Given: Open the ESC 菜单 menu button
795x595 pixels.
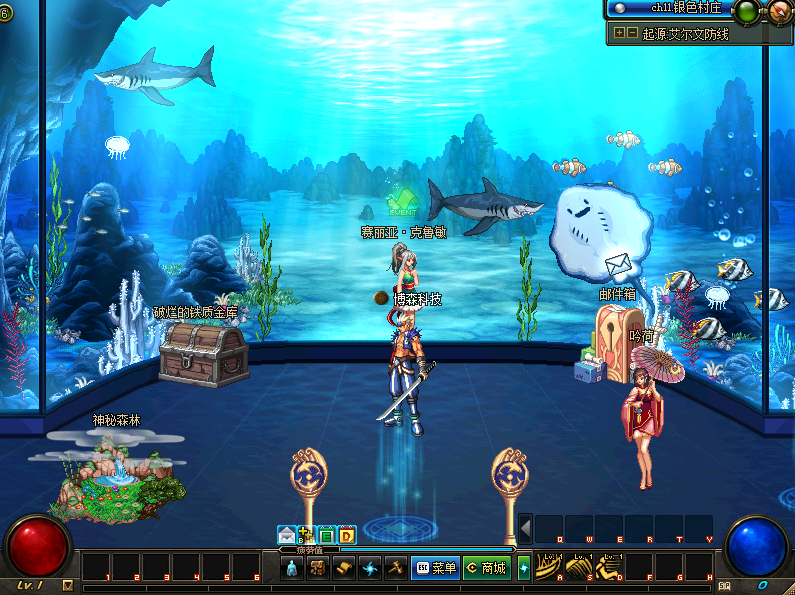Looking at the screenshot, I should pos(435,569).
